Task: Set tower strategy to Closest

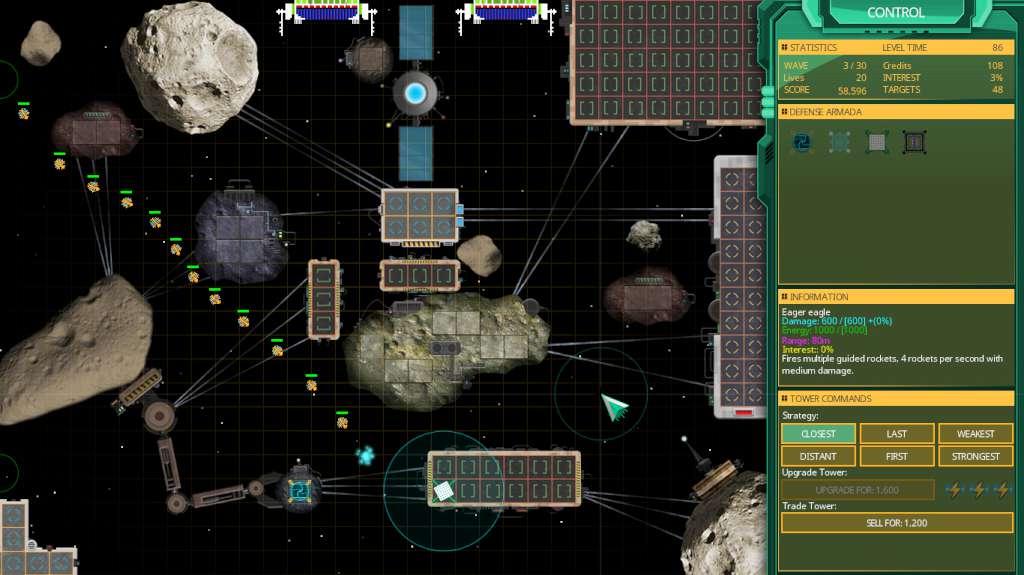Action: 818,434
